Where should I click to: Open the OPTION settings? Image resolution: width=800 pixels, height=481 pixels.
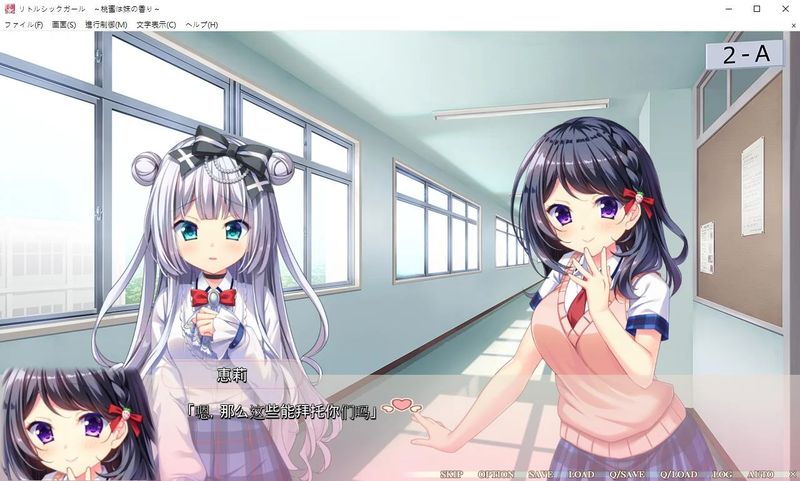coord(494,473)
